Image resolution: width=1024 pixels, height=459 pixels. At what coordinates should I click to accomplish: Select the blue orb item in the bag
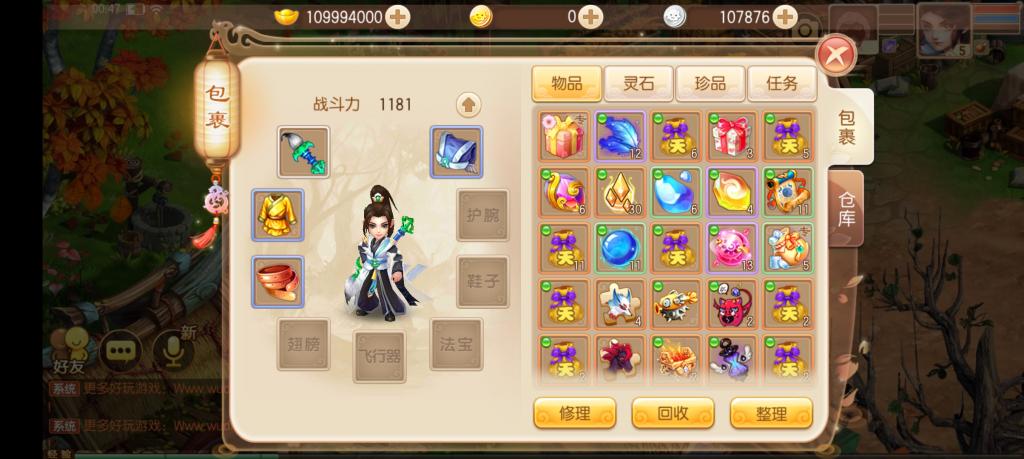pyautogui.click(x=621, y=248)
